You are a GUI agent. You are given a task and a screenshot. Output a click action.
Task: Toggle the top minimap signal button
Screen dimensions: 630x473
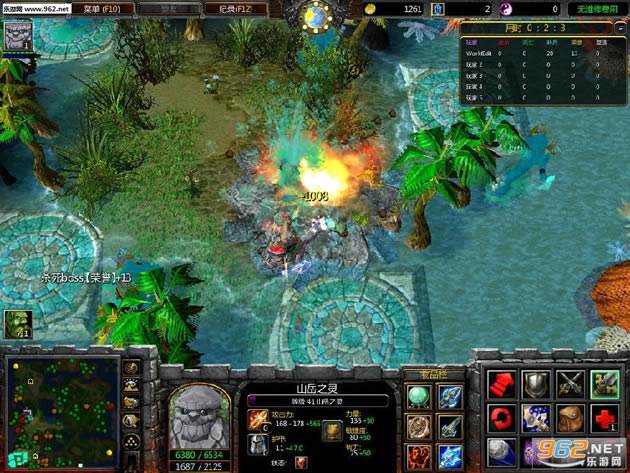point(132,367)
